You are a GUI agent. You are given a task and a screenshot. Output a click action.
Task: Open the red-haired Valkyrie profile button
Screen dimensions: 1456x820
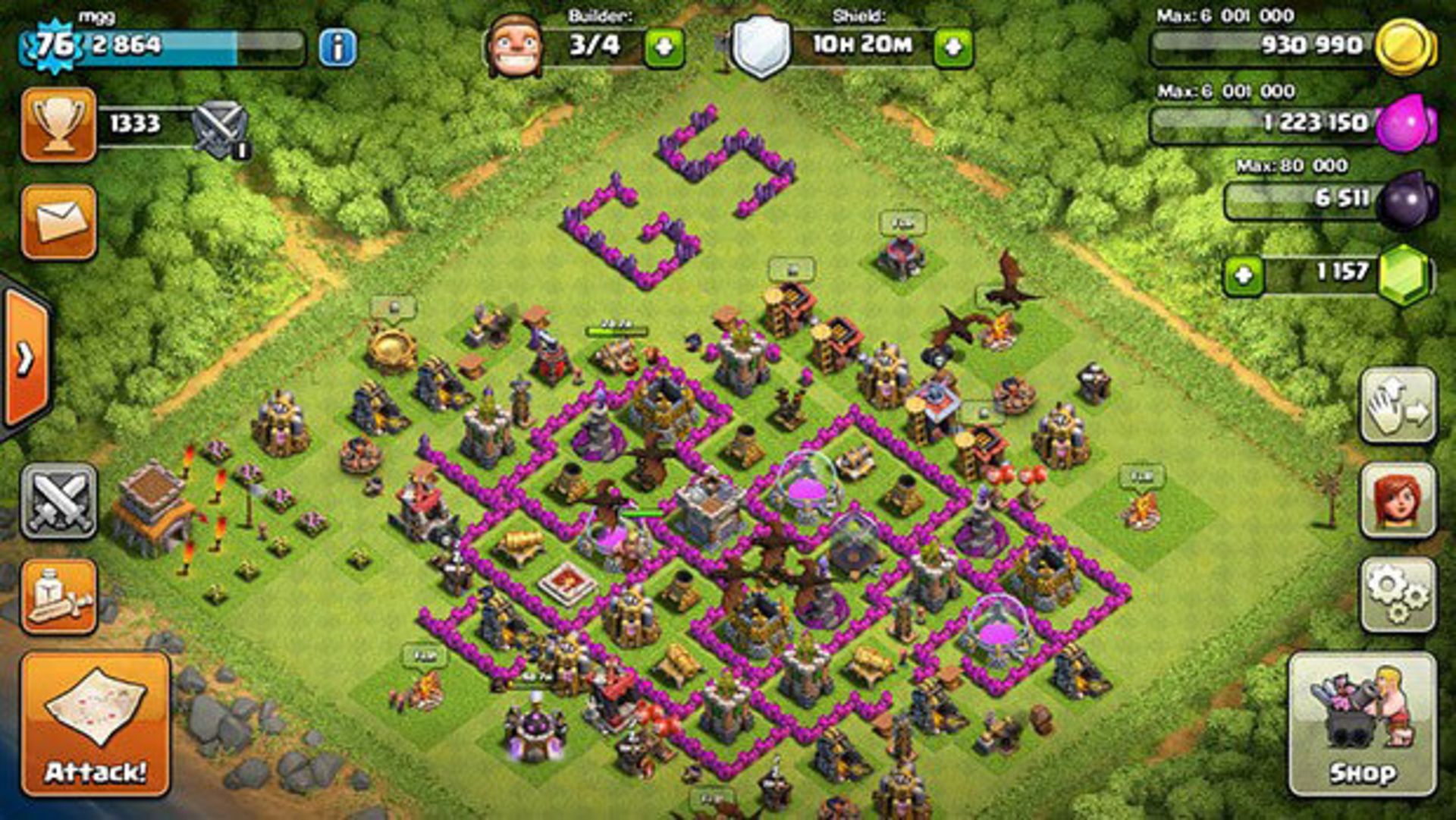coord(1398,501)
